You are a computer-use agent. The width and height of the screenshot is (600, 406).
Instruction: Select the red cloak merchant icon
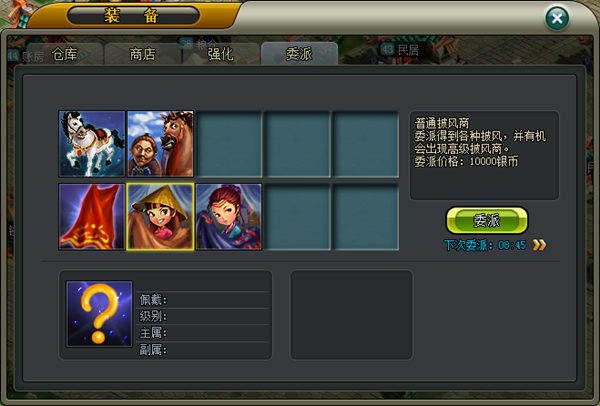click(92, 216)
